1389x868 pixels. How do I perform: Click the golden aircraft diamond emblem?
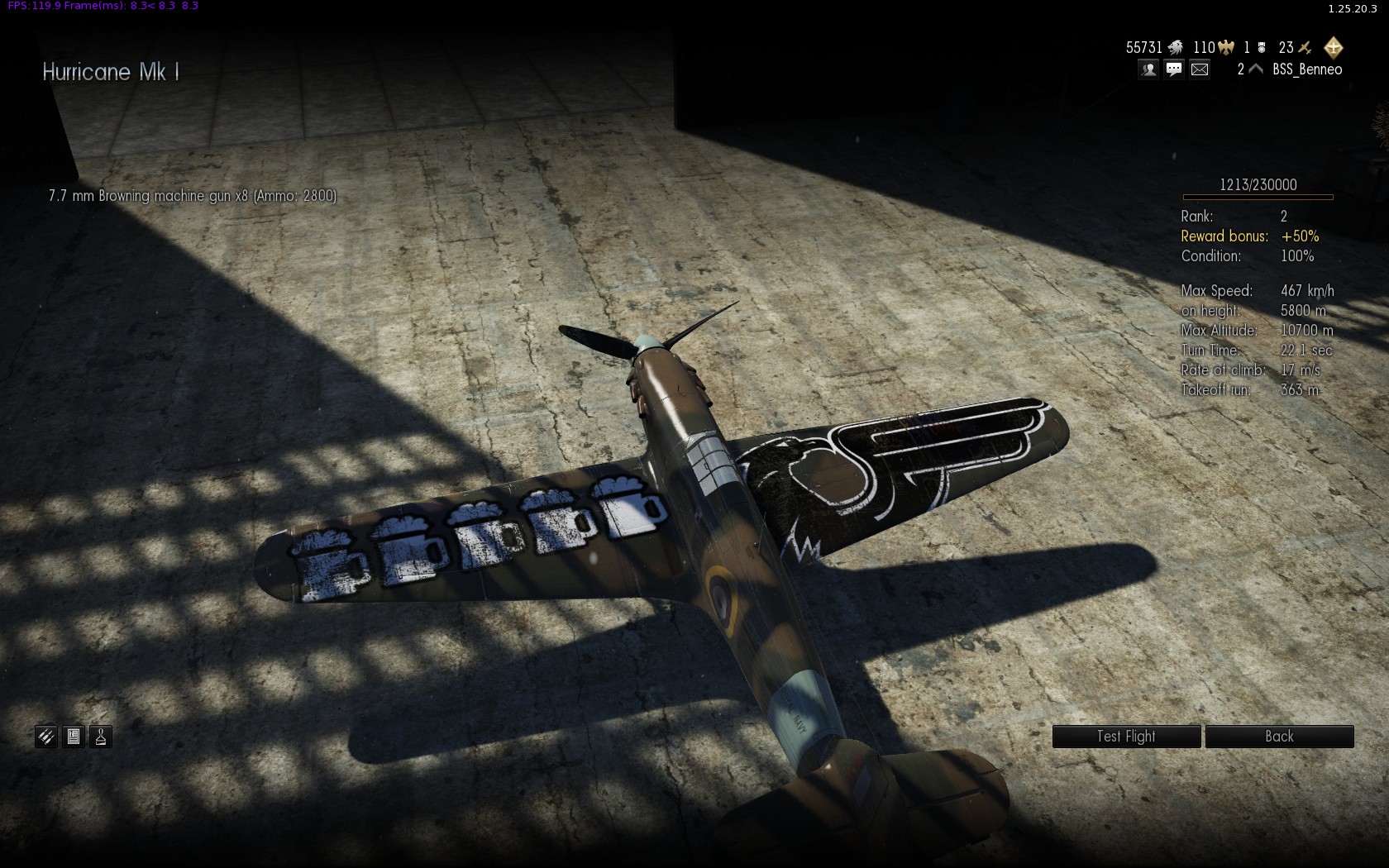point(1333,47)
